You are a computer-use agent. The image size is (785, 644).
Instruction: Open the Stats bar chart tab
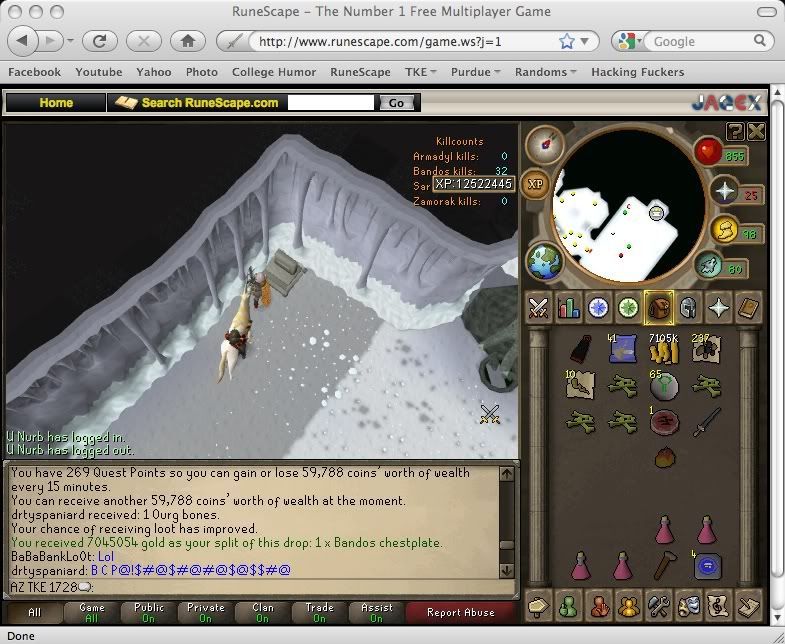(x=569, y=307)
